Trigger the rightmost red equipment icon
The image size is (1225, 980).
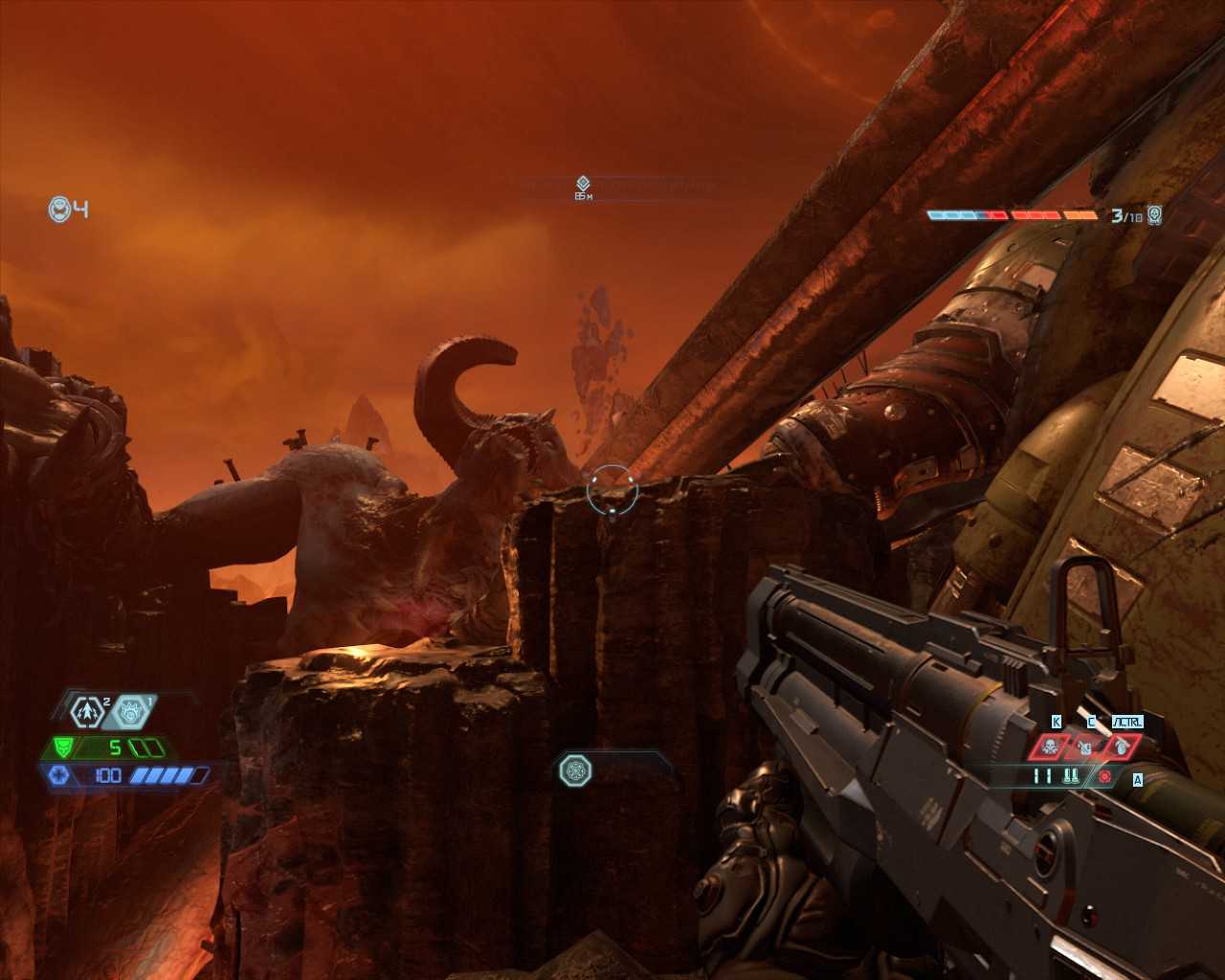pyautogui.click(x=1119, y=746)
